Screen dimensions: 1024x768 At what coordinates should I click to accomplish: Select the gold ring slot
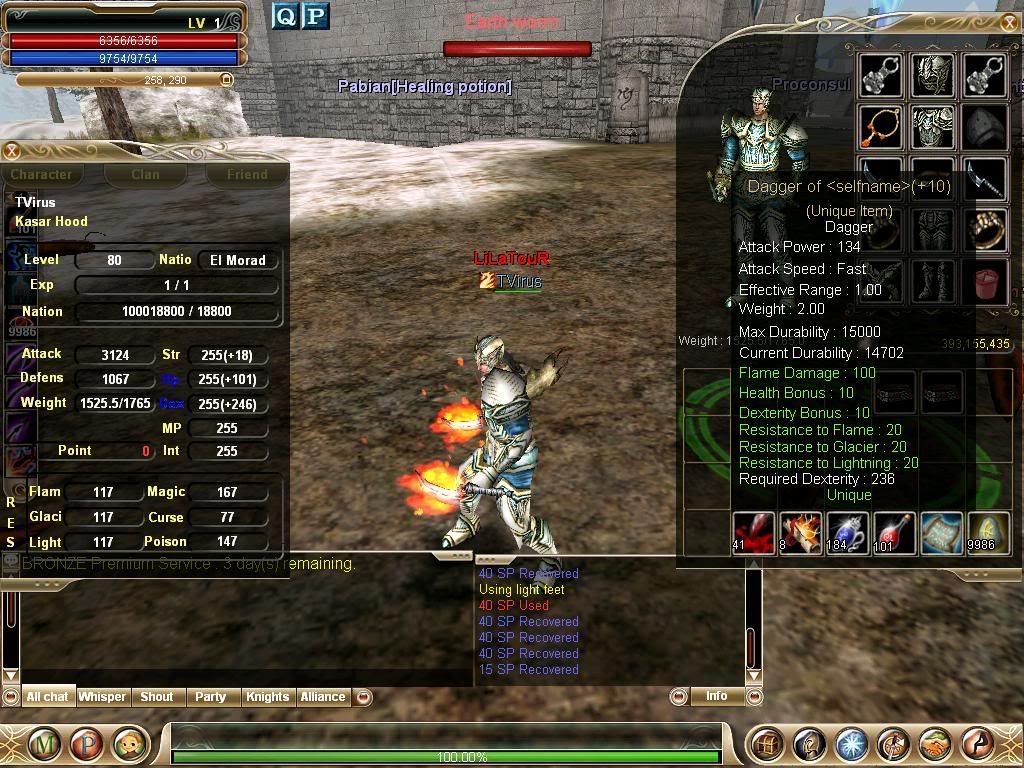(986, 230)
